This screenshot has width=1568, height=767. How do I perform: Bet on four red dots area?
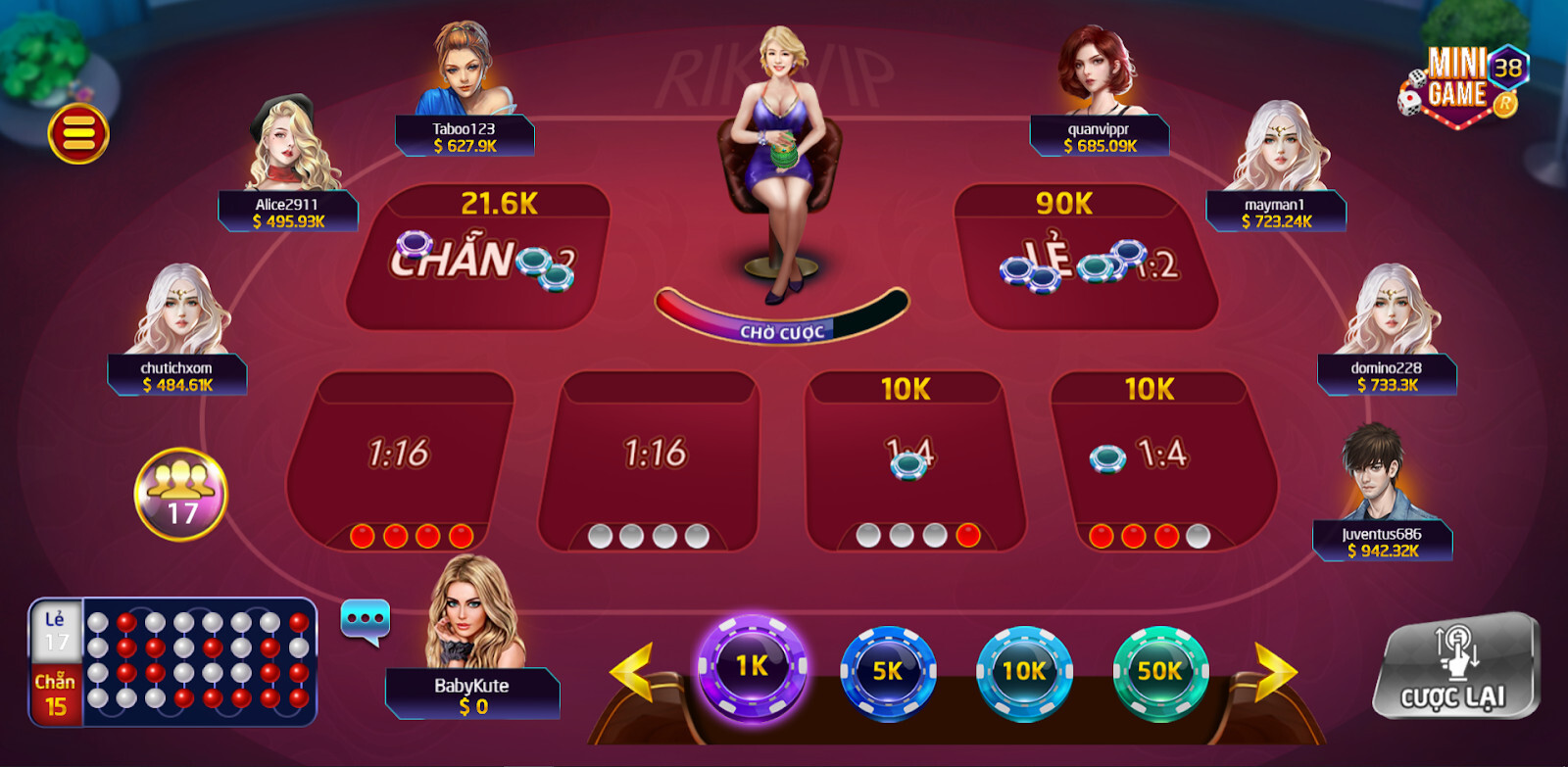pos(400,460)
